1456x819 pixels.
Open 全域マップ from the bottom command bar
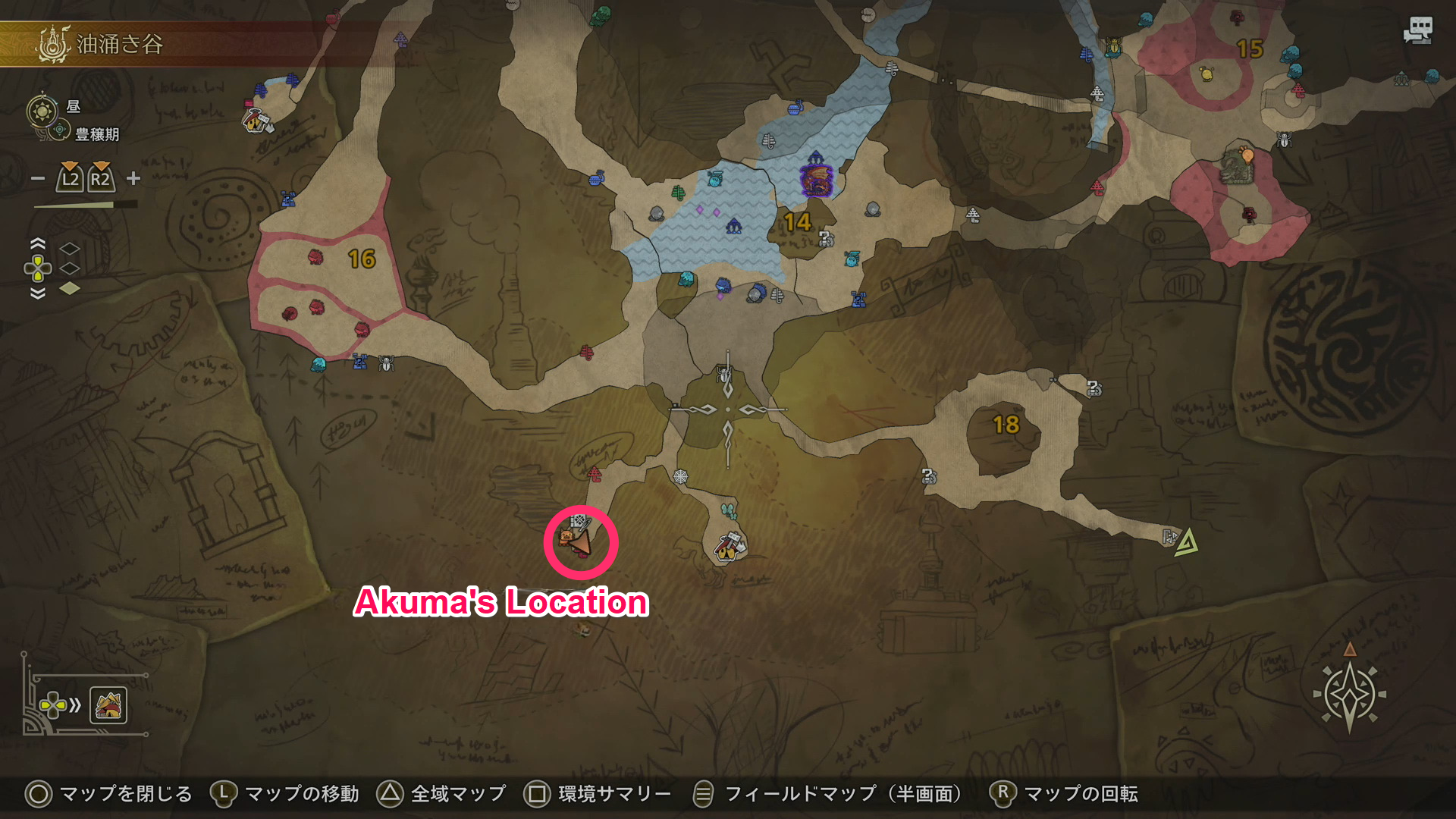coord(447,795)
